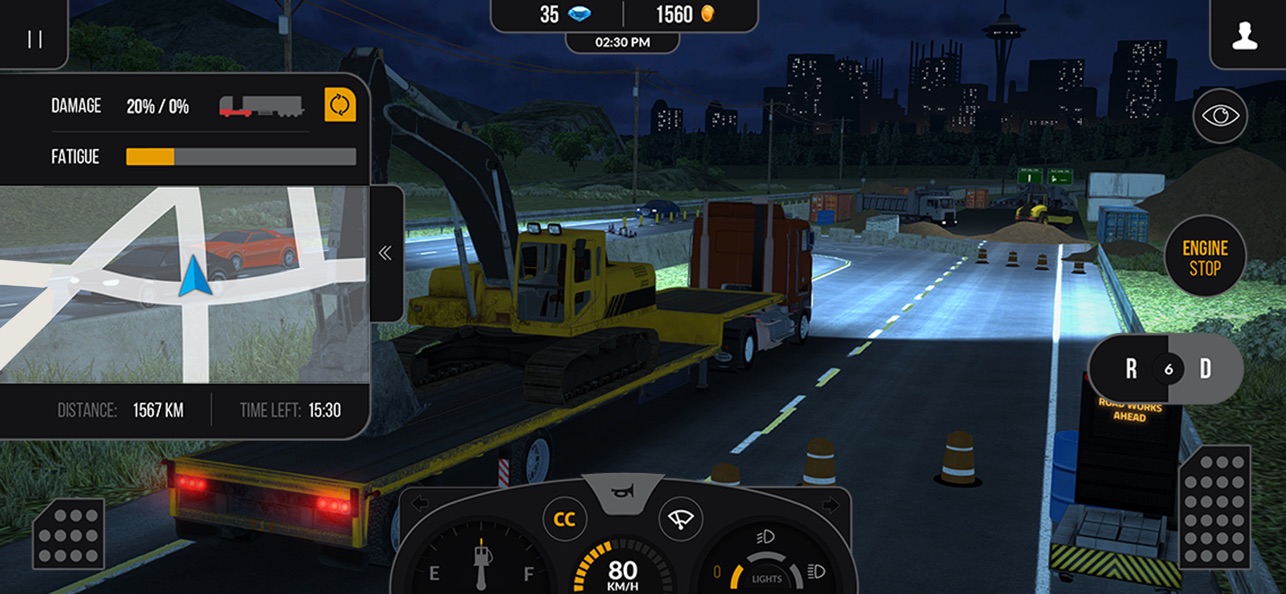Tap the blue diamond currency counter
Viewport: 1286px width, 594px height.
pyautogui.click(x=562, y=15)
